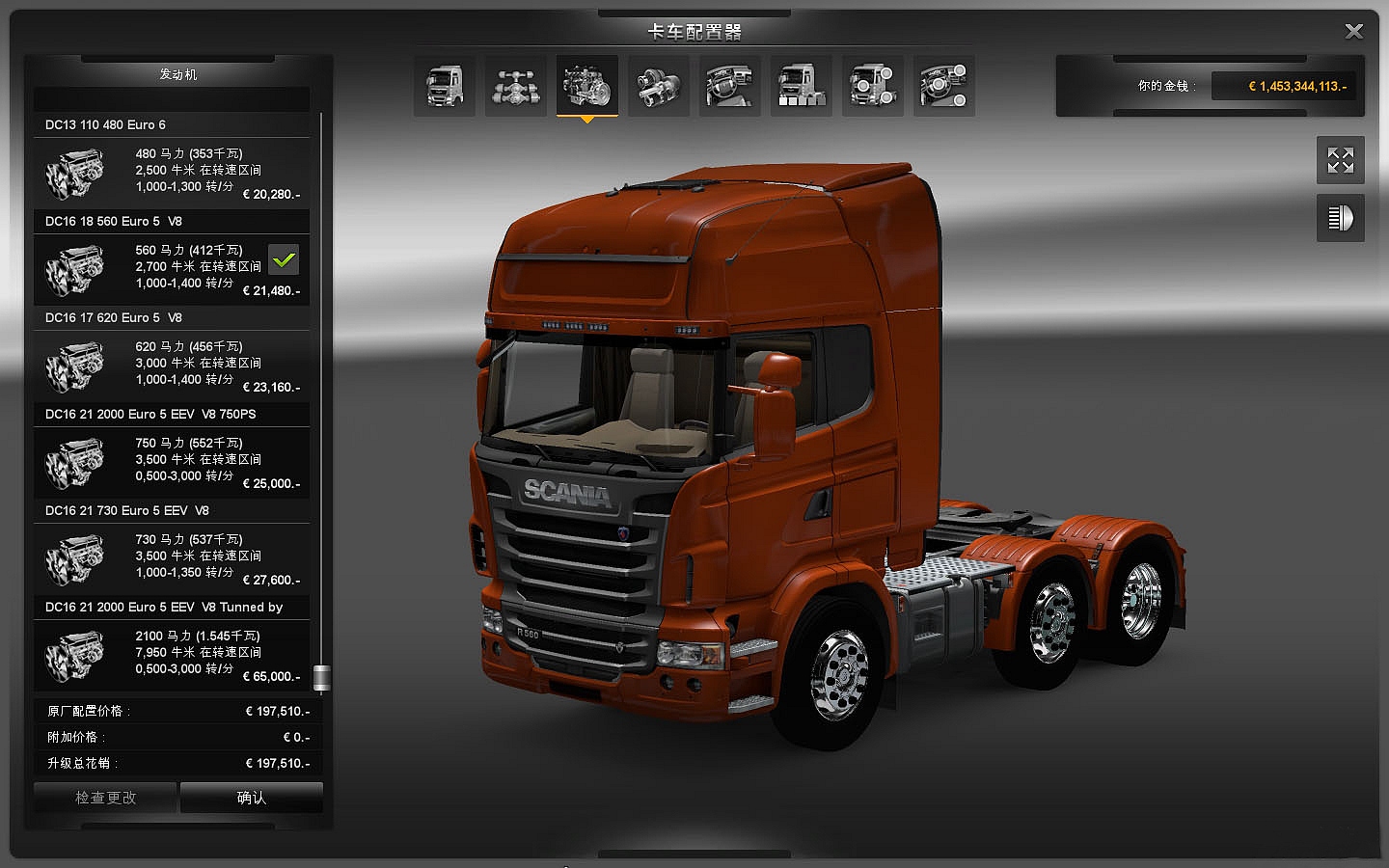1389x868 pixels.
Task: Click the engine list scrollbar handle
Action: click(x=322, y=678)
